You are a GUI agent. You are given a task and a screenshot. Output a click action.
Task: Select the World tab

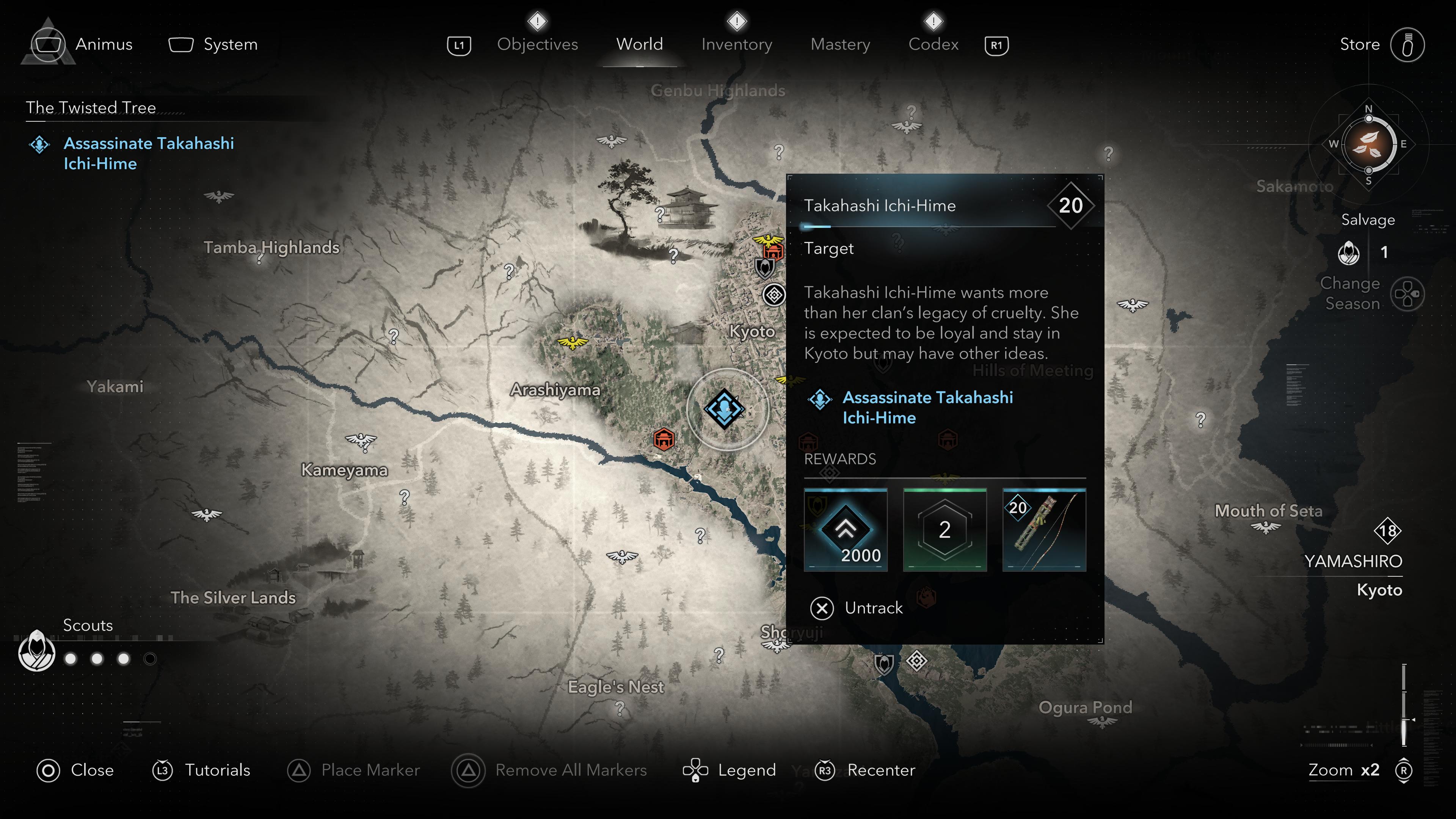639,44
